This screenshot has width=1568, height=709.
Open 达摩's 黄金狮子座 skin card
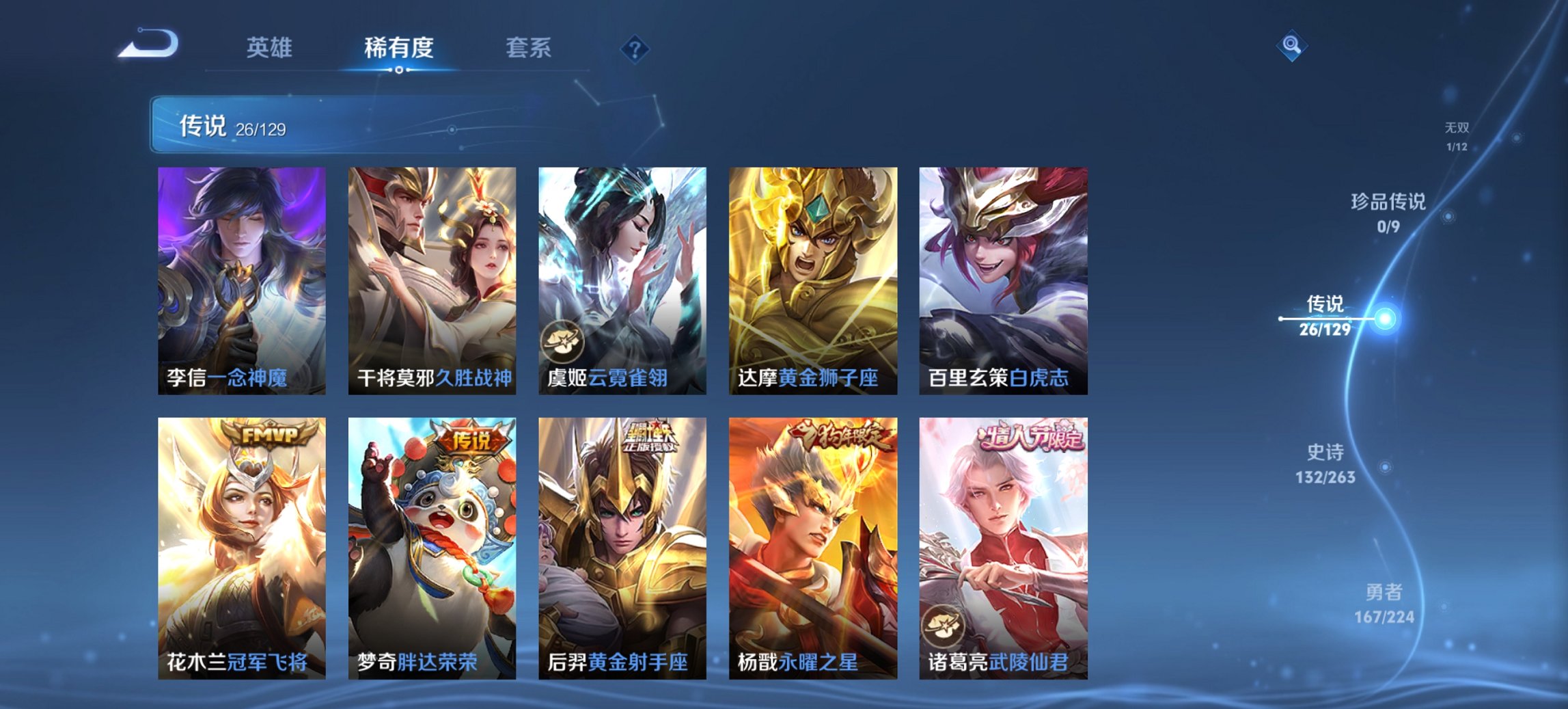[813, 280]
